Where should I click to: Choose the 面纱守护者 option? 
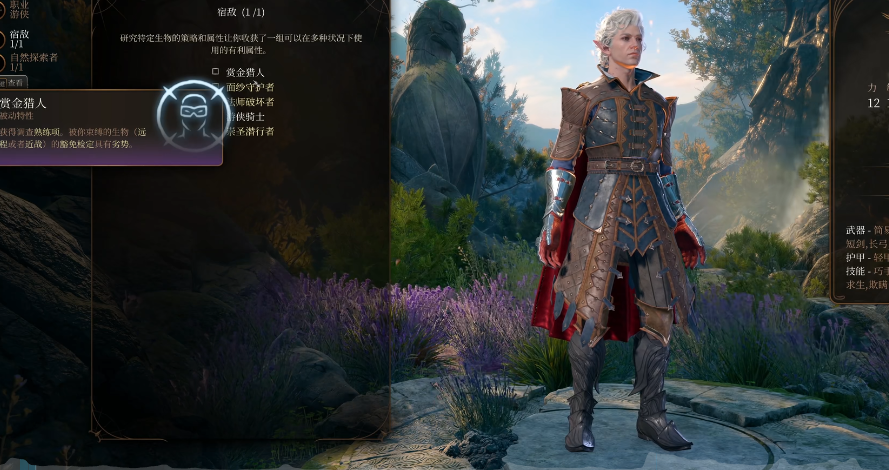pos(249,87)
